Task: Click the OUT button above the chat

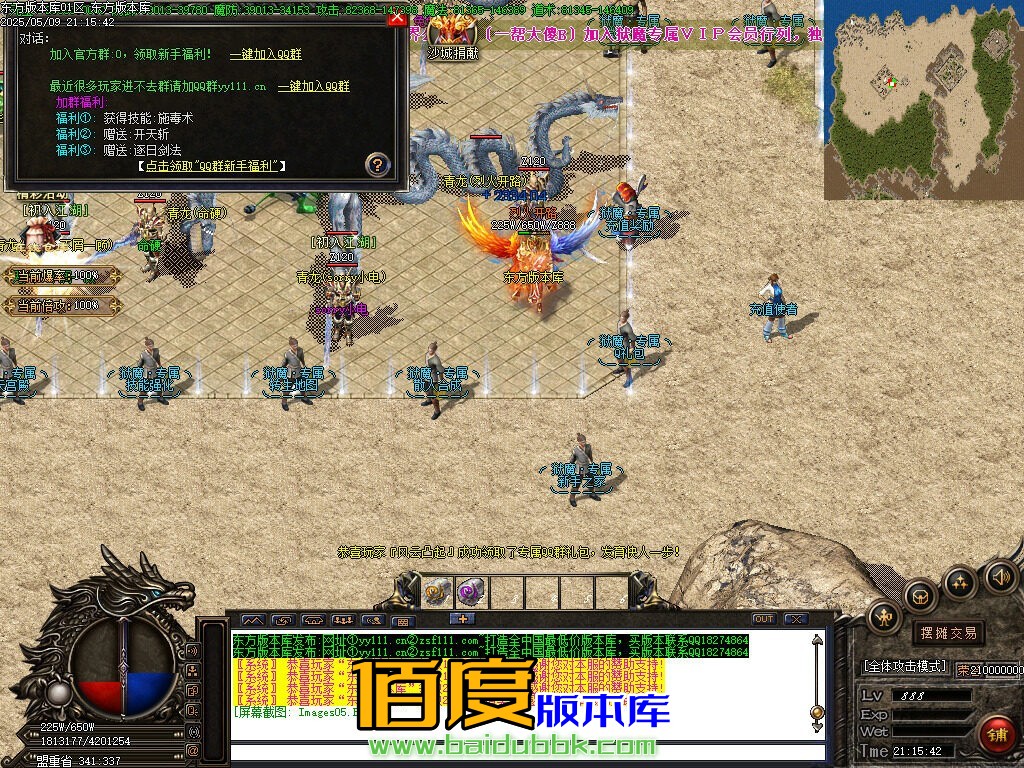Action: [764, 619]
